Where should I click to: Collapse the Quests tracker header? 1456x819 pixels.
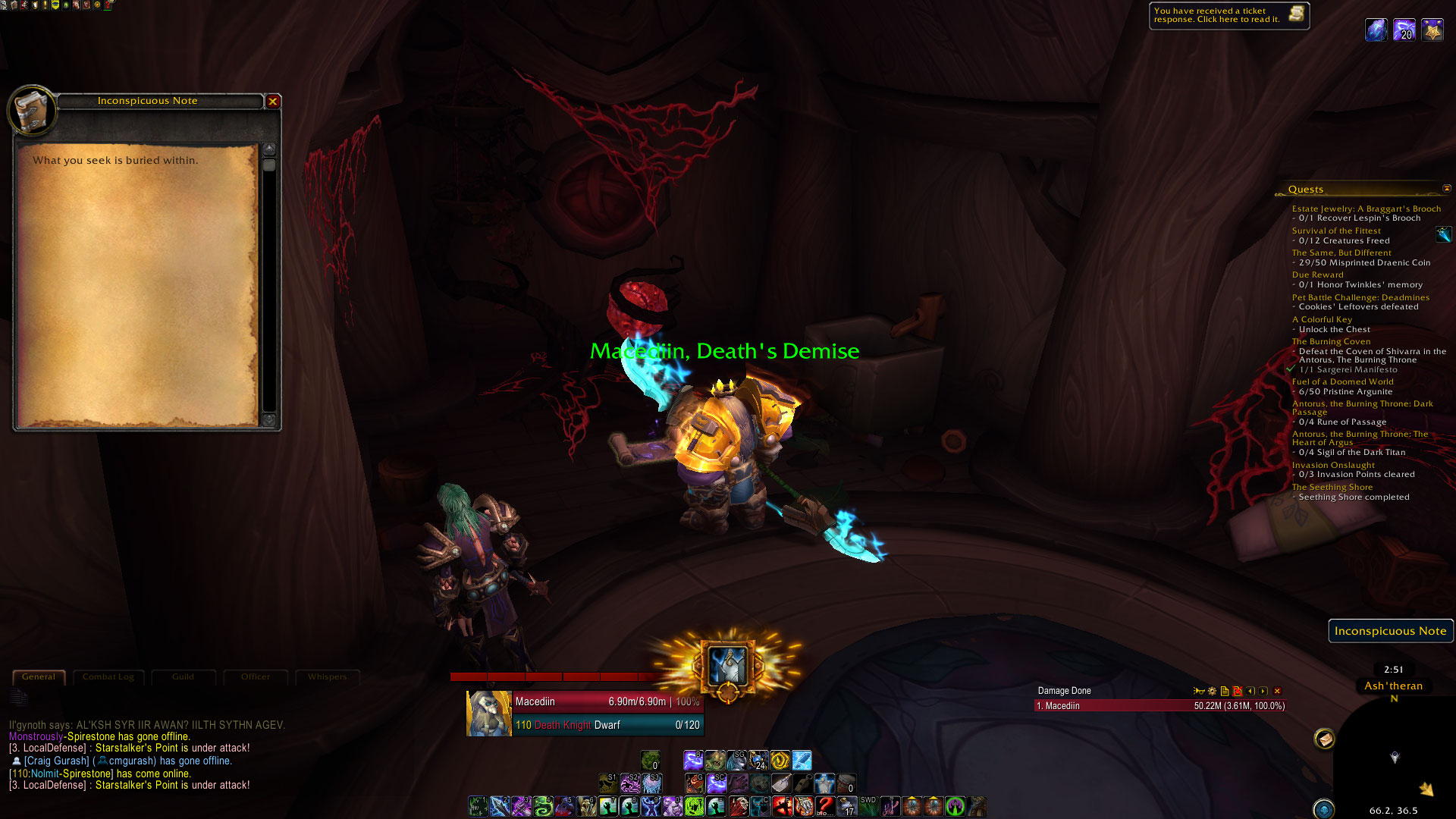coord(1446,189)
